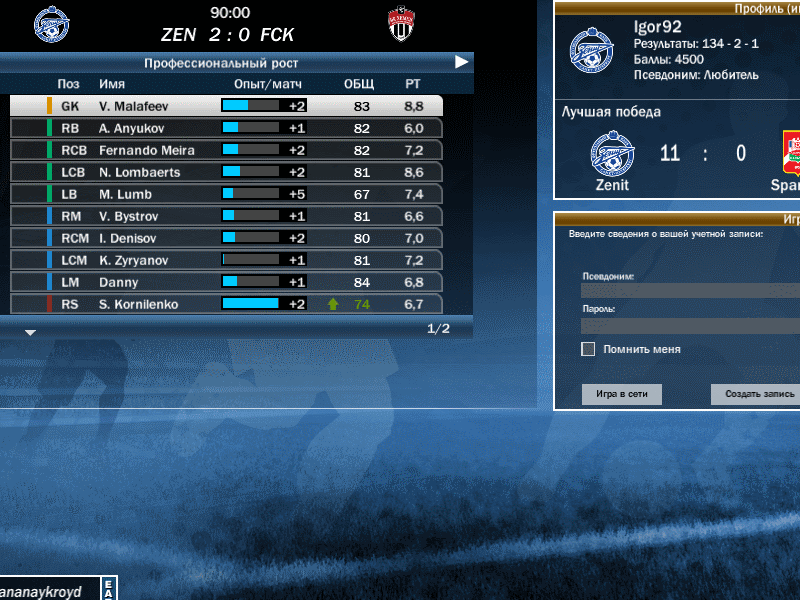
Task: Click the Псевдоним input field
Action: pos(690,291)
